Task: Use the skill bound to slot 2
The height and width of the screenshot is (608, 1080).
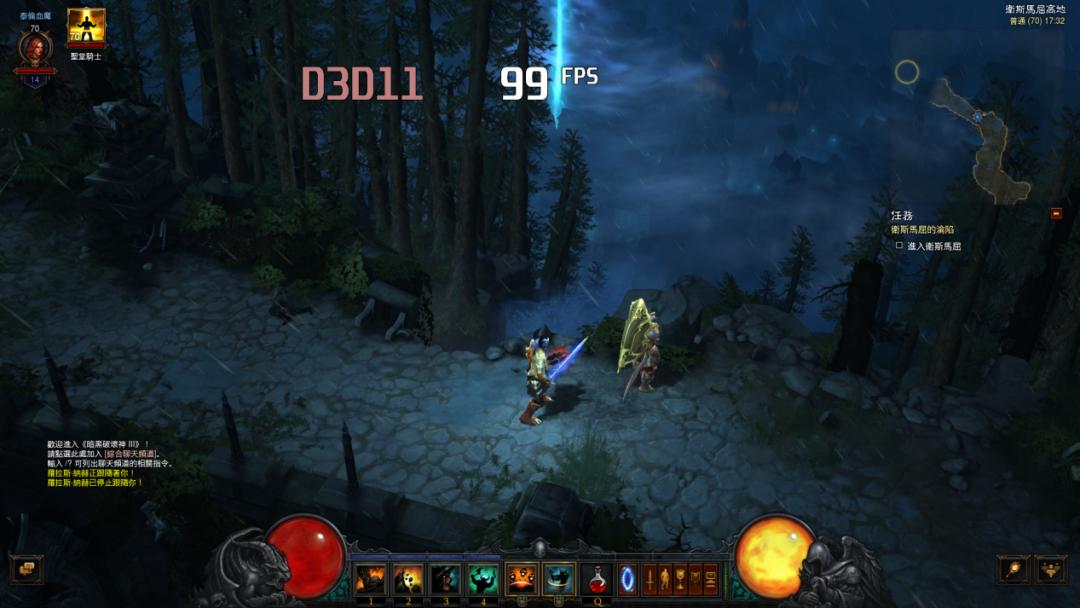Action: click(x=407, y=579)
